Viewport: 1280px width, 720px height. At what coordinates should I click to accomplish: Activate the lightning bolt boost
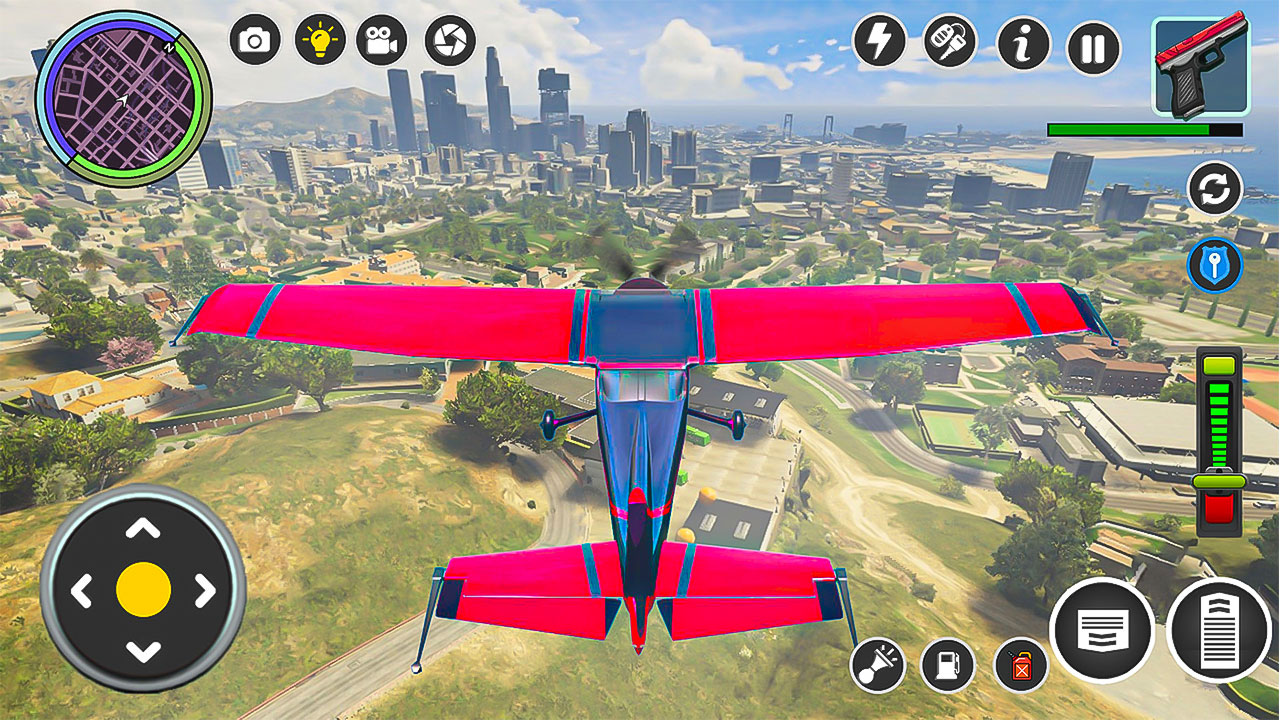click(x=878, y=41)
